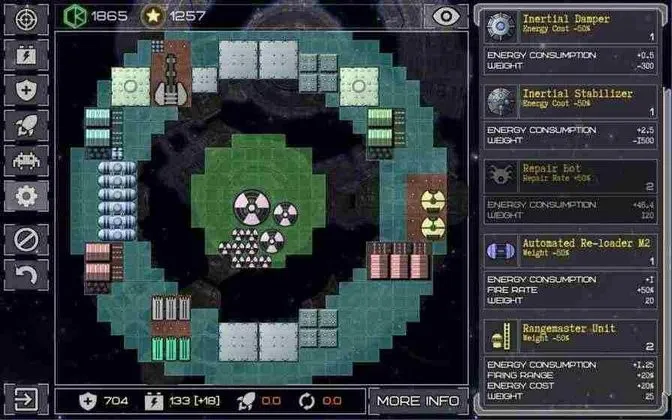This screenshot has width=672, height=420.
Task: Toggle the eye visibility view
Action: [444, 16]
